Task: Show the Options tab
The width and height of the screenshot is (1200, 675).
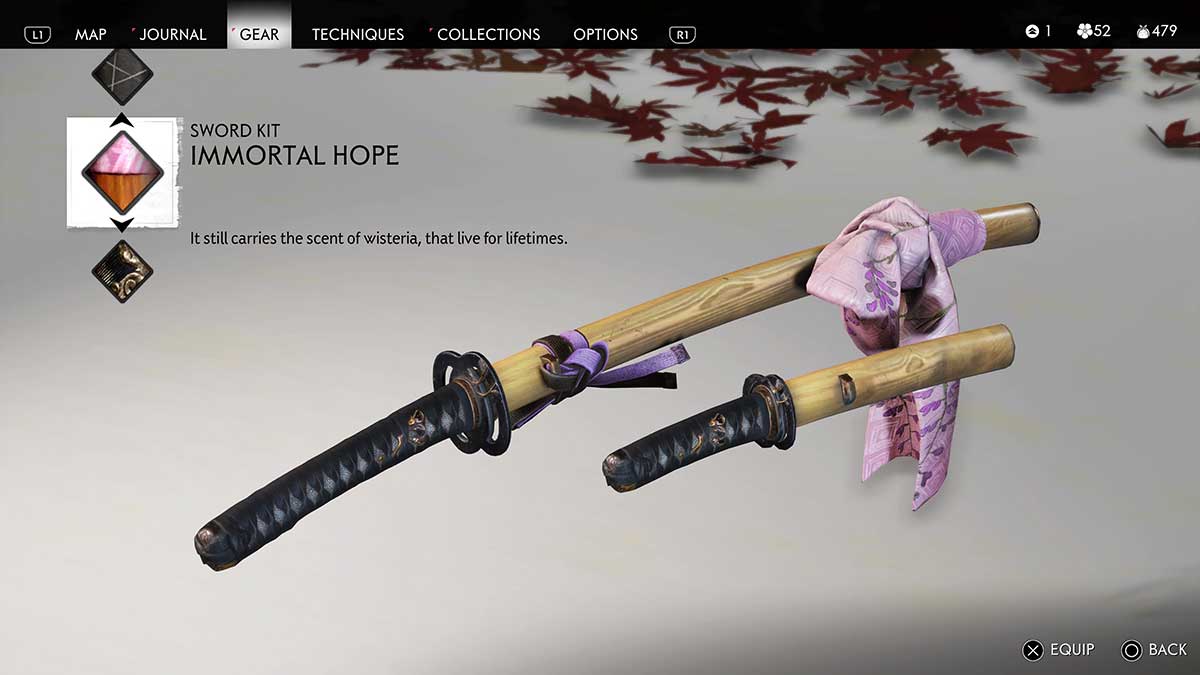Action: click(605, 34)
